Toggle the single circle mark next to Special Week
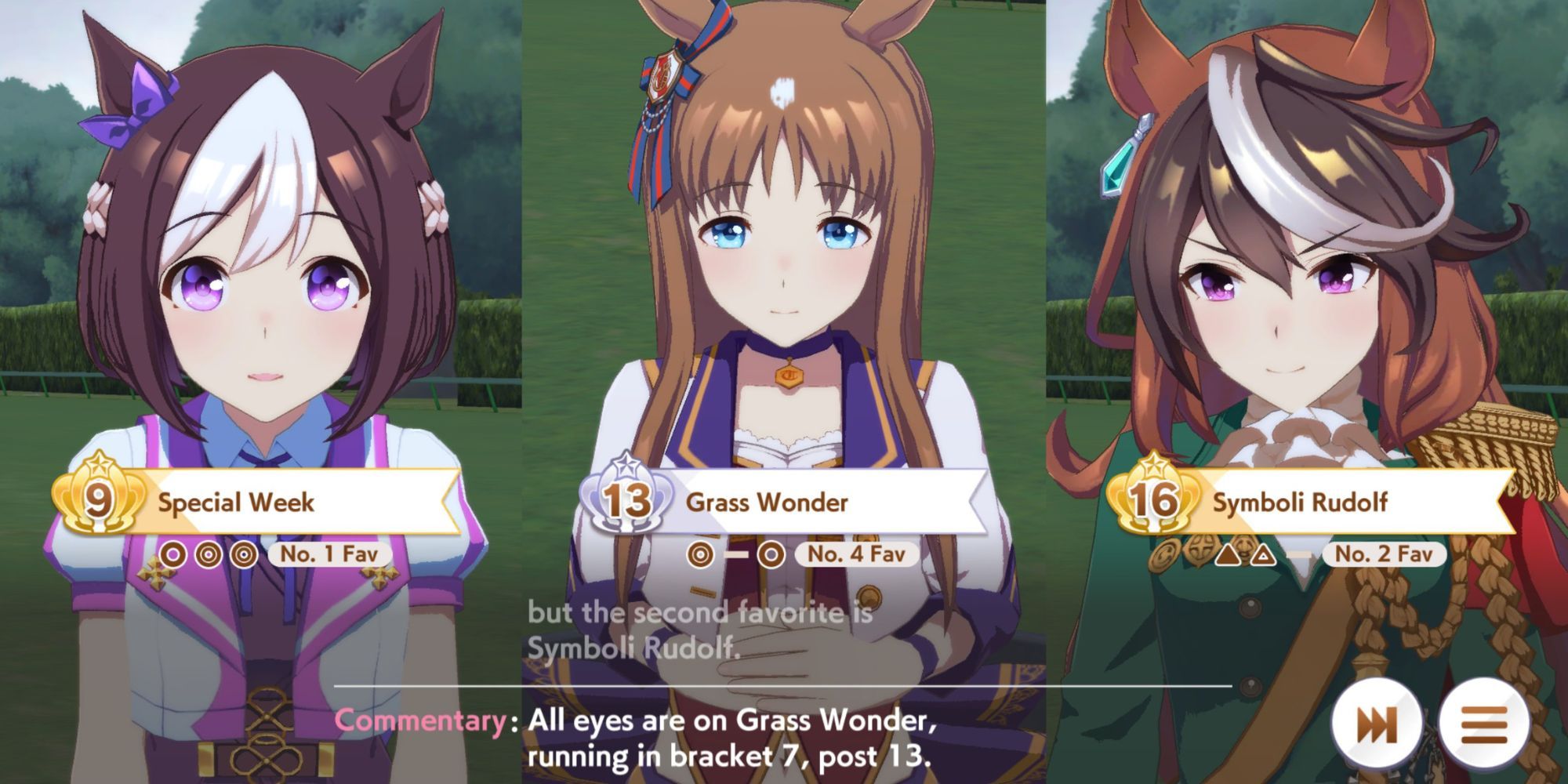Viewport: 1568px width, 784px height. pos(172,554)
